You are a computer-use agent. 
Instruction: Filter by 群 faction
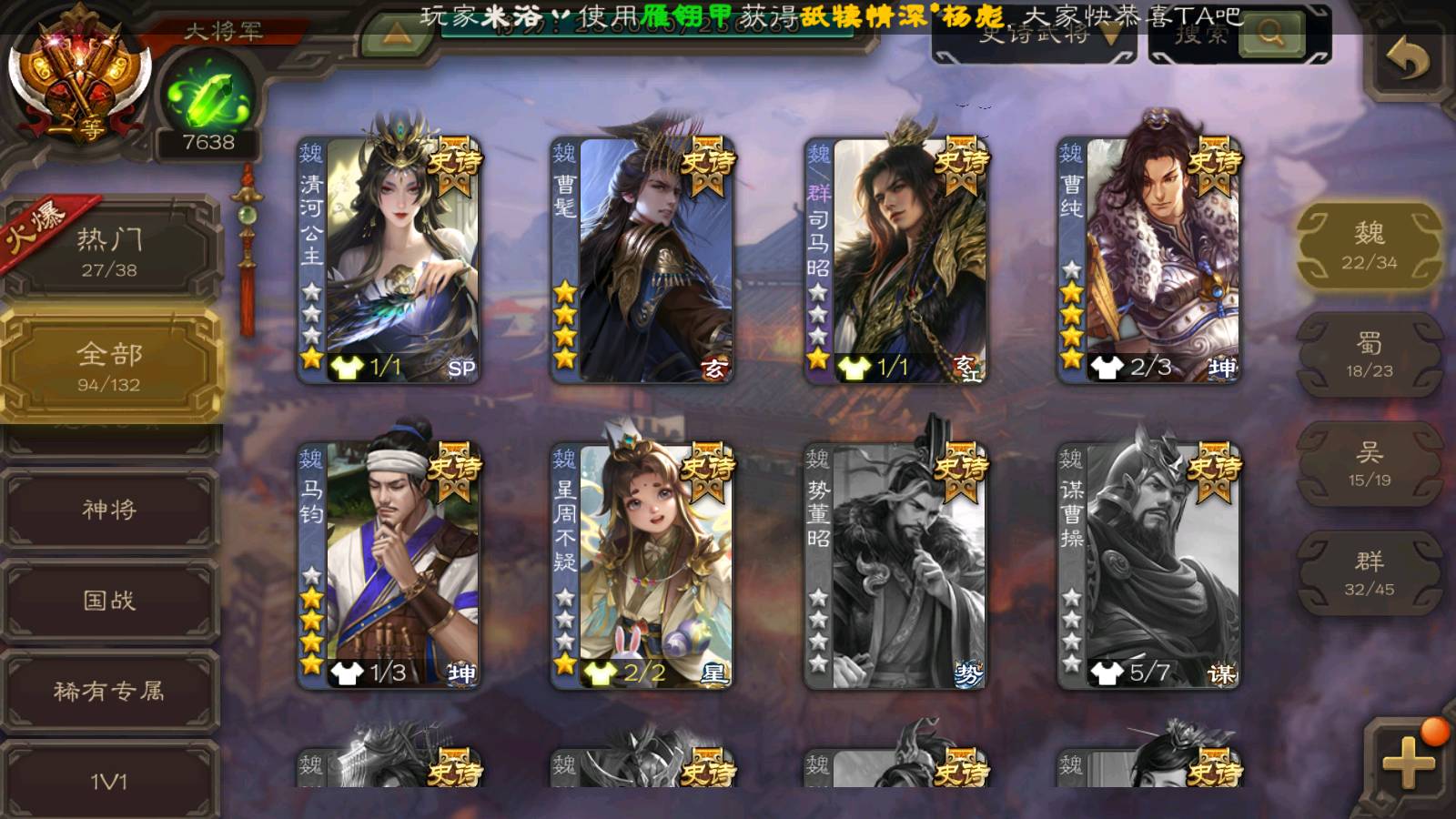(x=1369, y=573)
